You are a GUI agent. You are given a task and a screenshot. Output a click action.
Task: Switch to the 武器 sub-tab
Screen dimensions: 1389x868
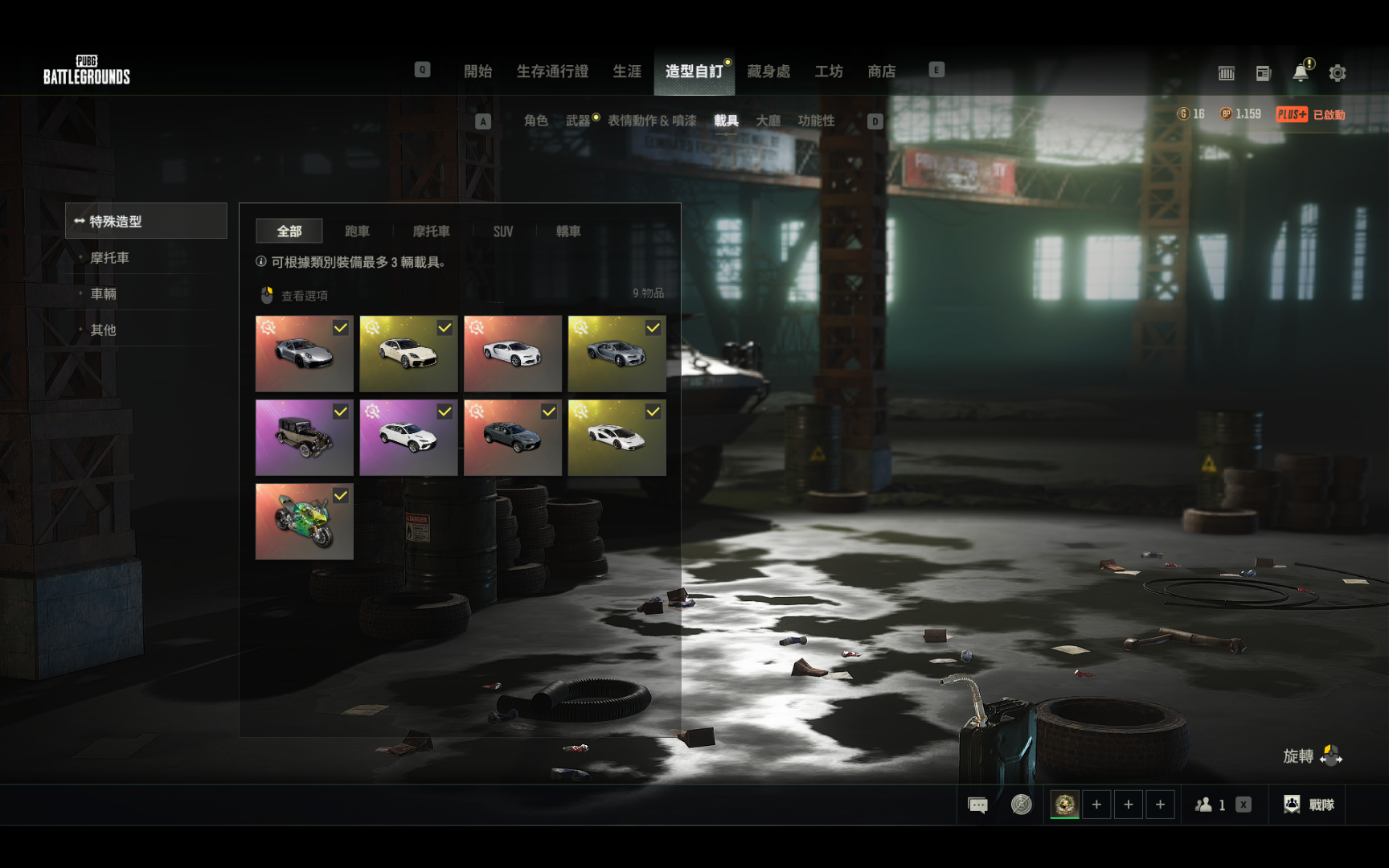[577, 121]
